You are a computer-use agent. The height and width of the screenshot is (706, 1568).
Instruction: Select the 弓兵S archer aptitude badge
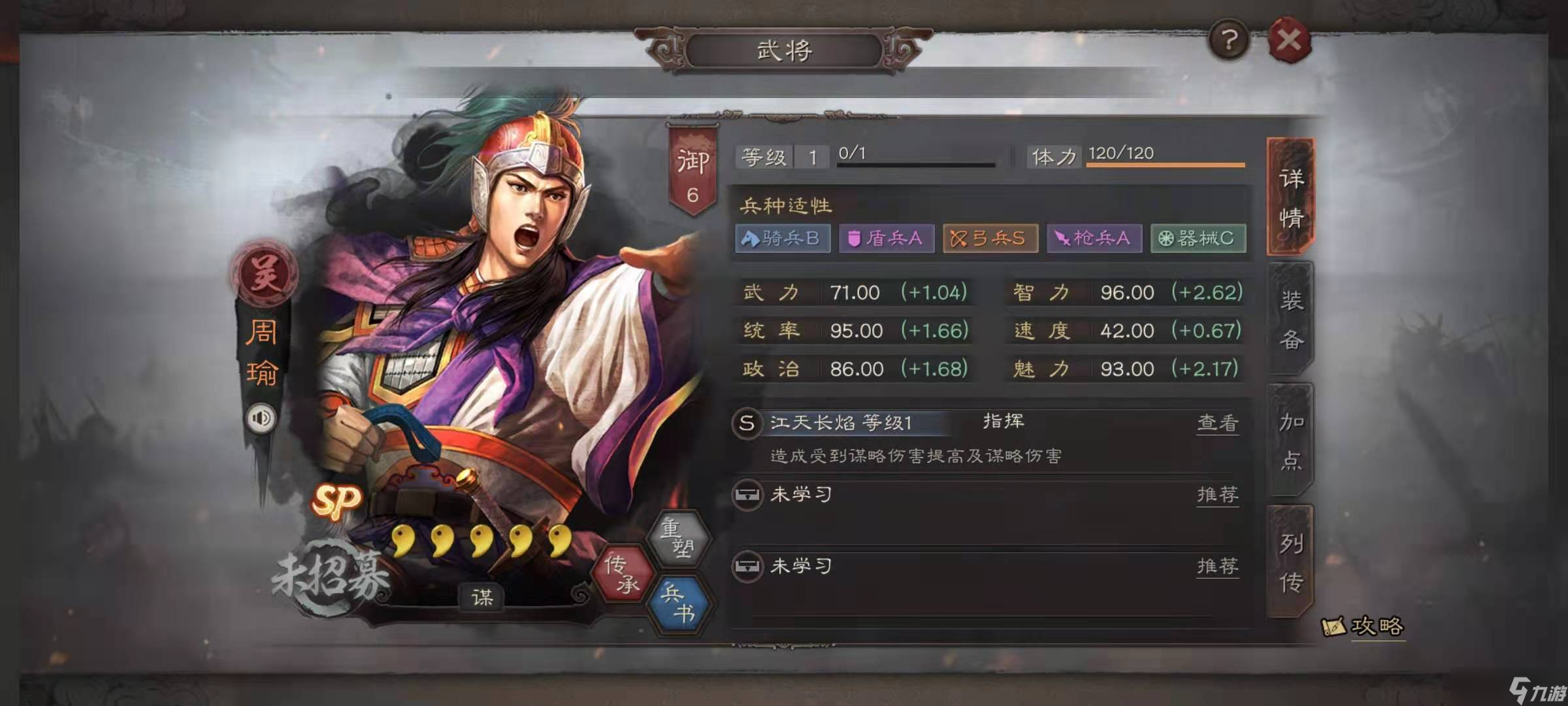click(990, 239)
